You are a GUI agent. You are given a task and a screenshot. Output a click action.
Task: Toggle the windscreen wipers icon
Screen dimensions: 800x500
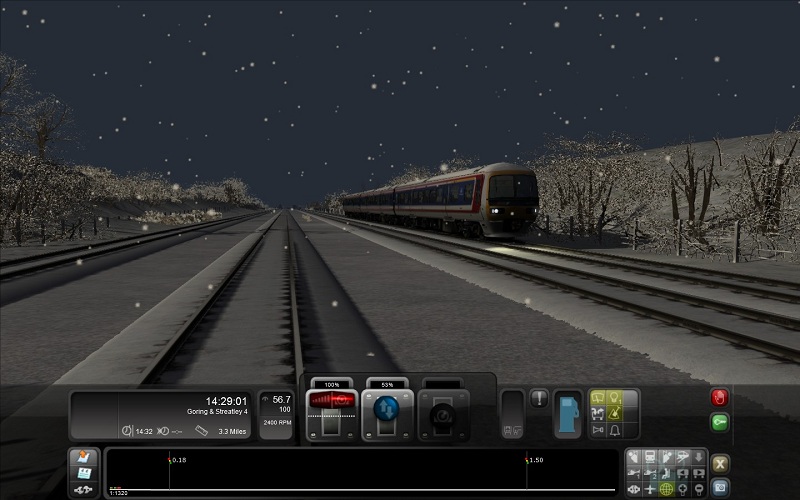(599, 398)
